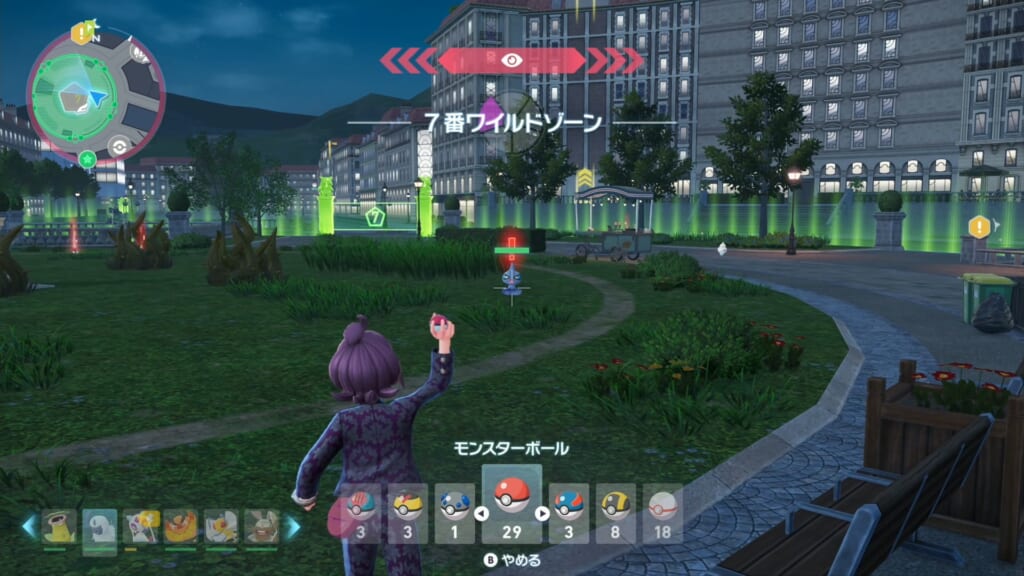Pick the Premier Ball slot with 18

(663, 513)
